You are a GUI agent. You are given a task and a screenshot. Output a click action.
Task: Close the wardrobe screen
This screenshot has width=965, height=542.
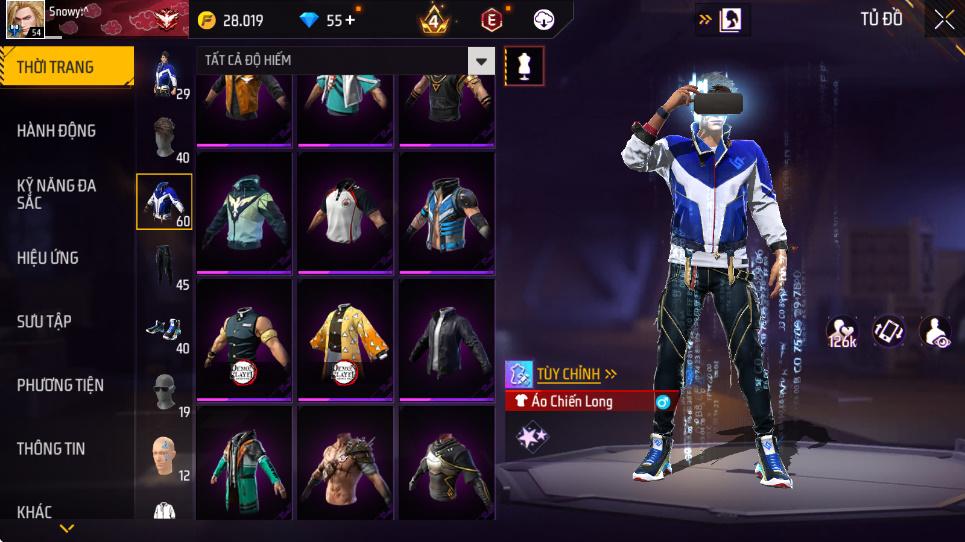[944, 19]
